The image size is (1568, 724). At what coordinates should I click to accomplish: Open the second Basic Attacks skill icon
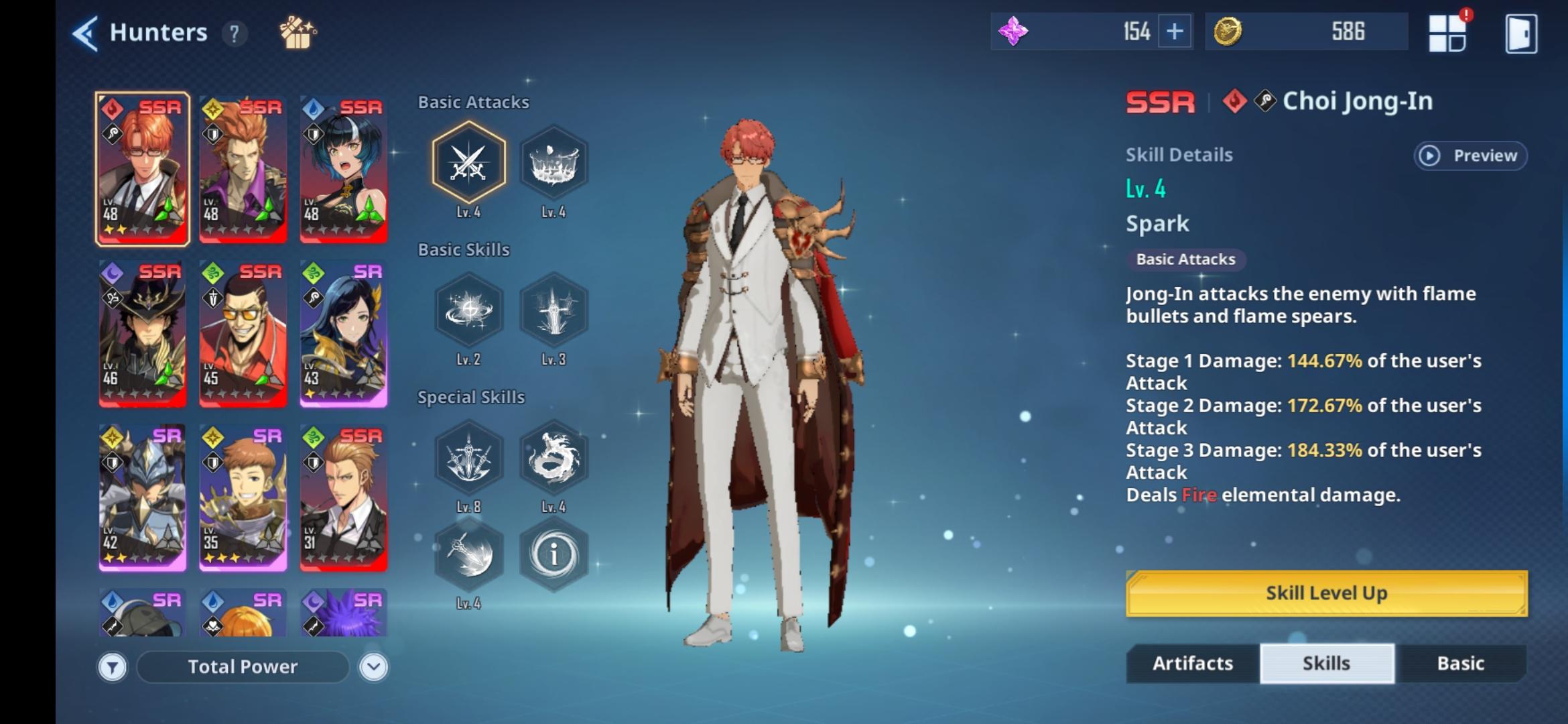point(553,163)
